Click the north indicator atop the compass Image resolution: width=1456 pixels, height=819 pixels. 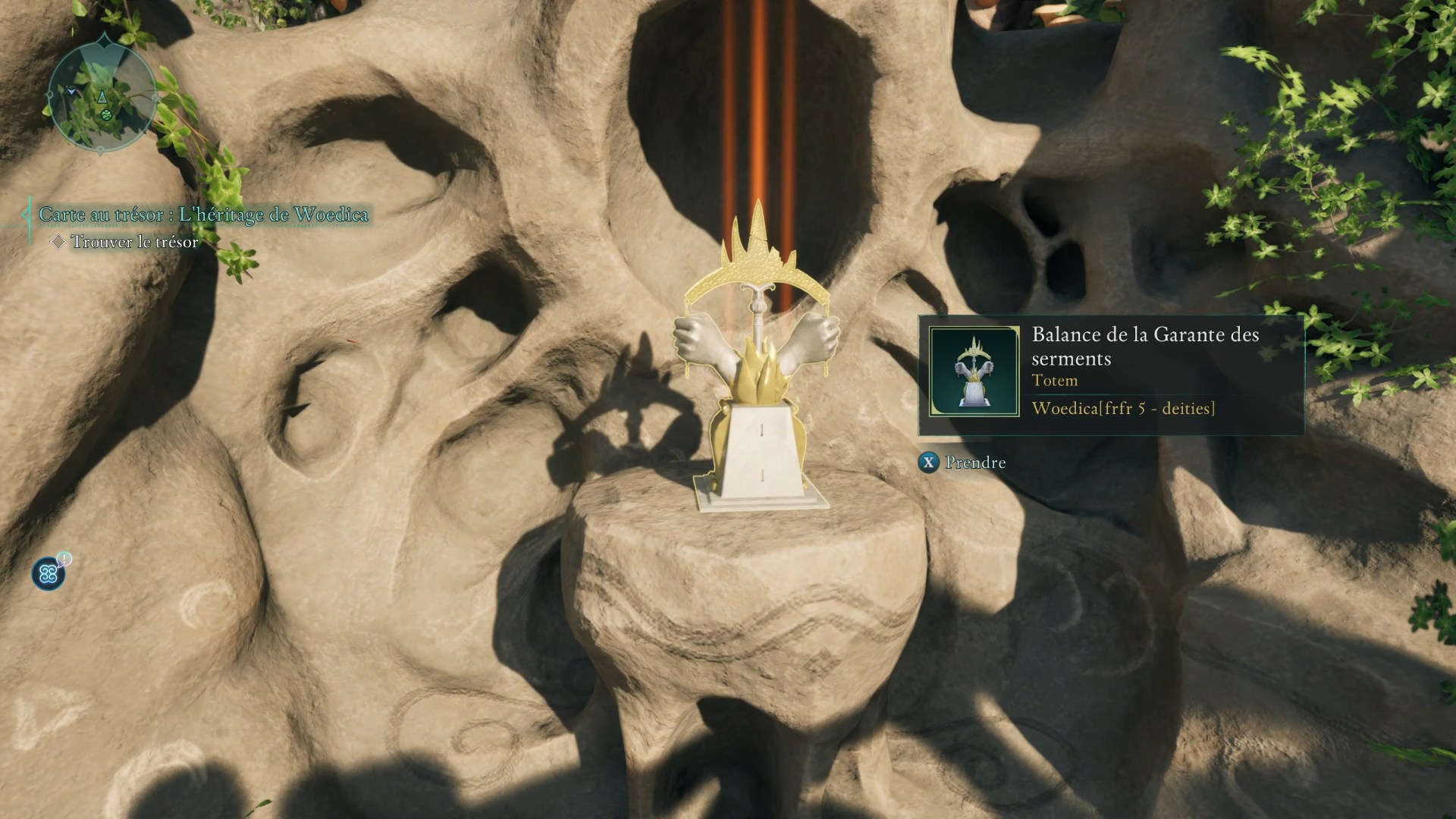click(104, 38)
